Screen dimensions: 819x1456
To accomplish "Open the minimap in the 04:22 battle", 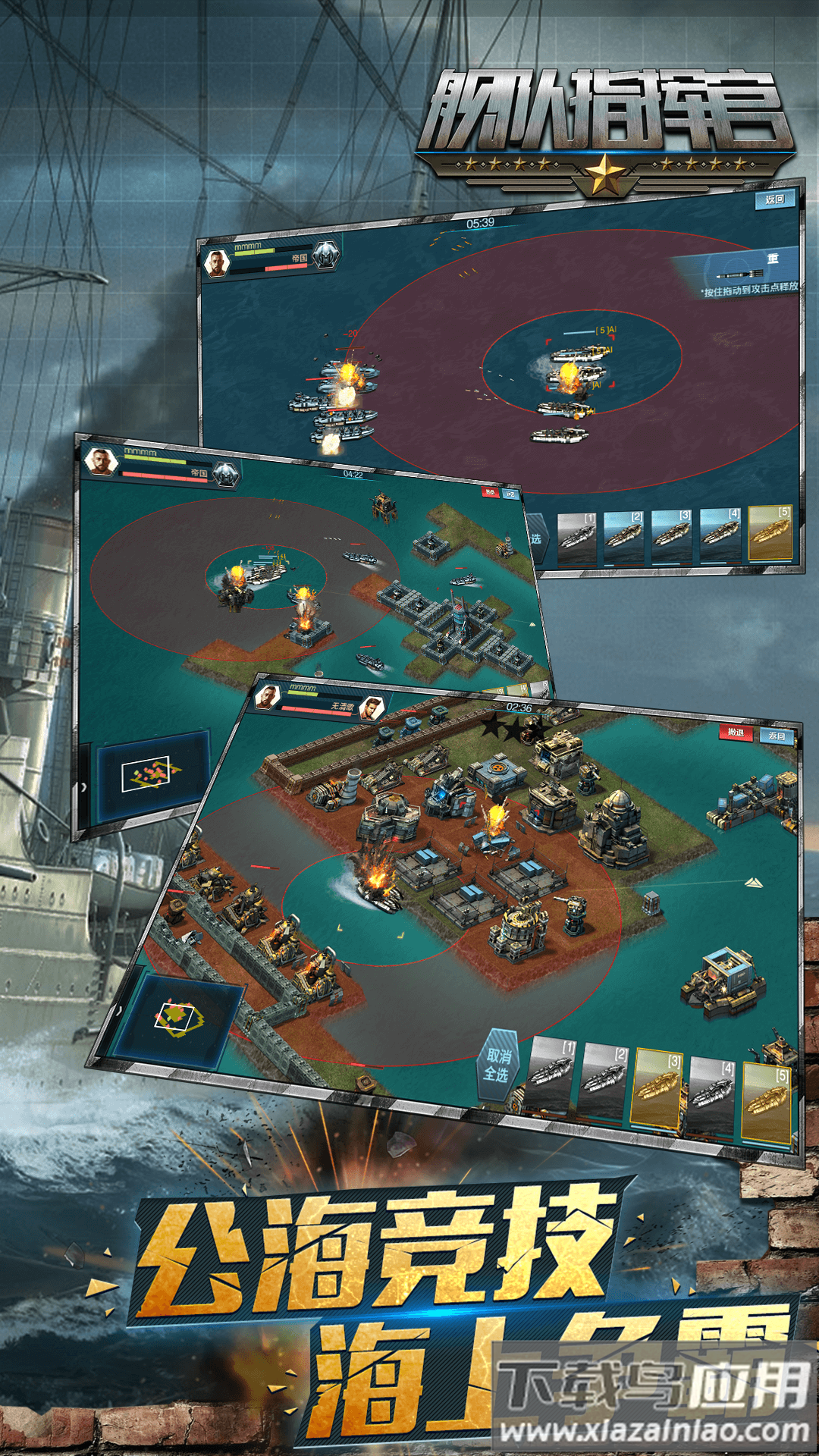I will (x=150, y=774).
